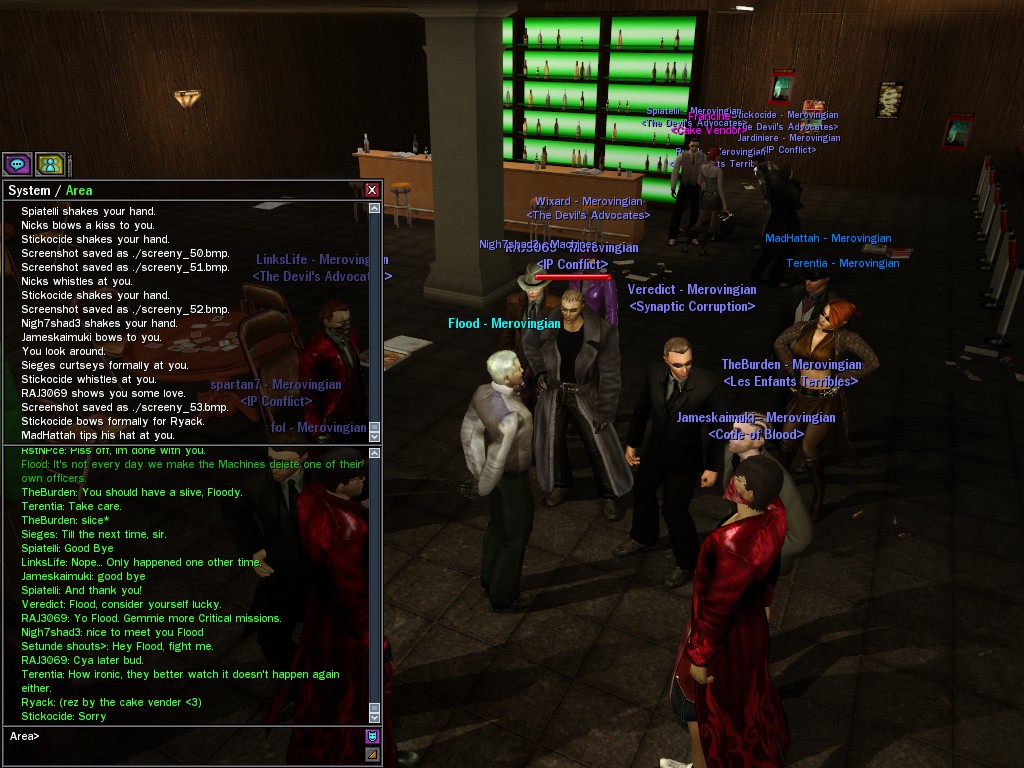Click the system log scroll-down arrow
Viewport: 1024px width, 768px height.
375,436
